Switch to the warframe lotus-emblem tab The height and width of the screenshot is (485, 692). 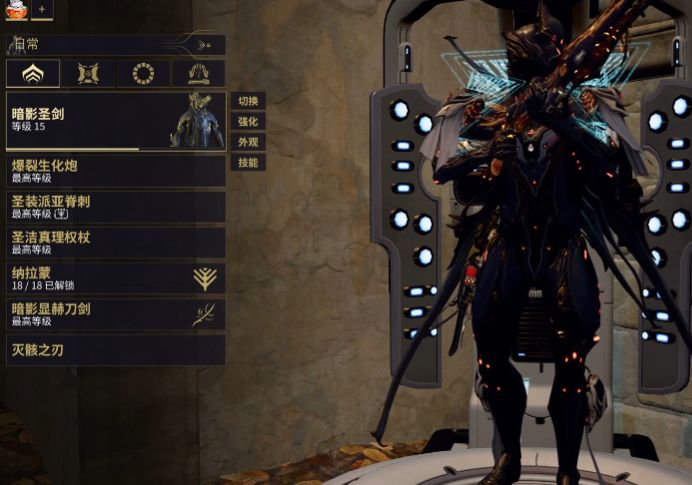pos(33,73)
